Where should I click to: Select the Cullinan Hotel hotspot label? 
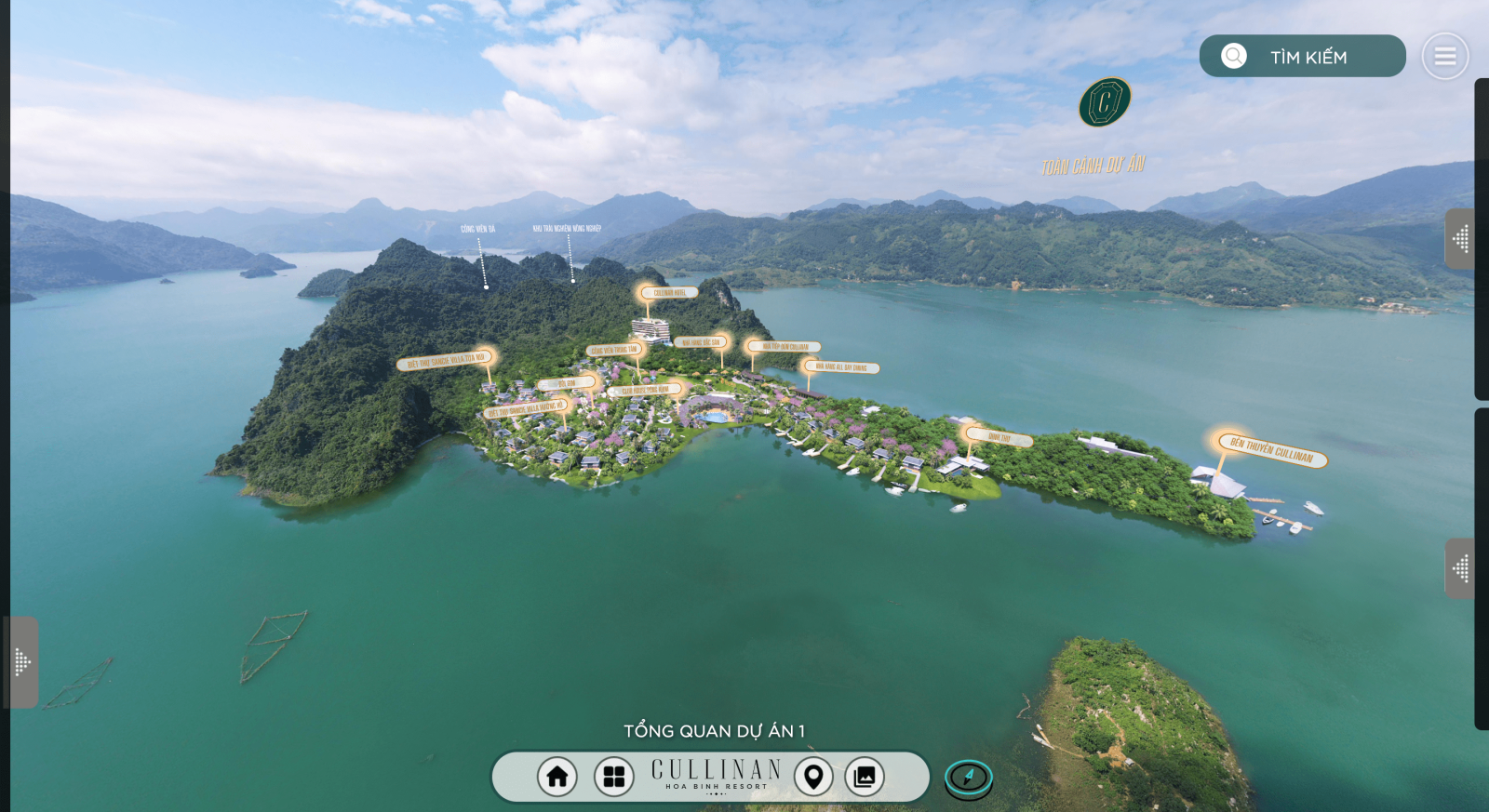click(669, 293)
